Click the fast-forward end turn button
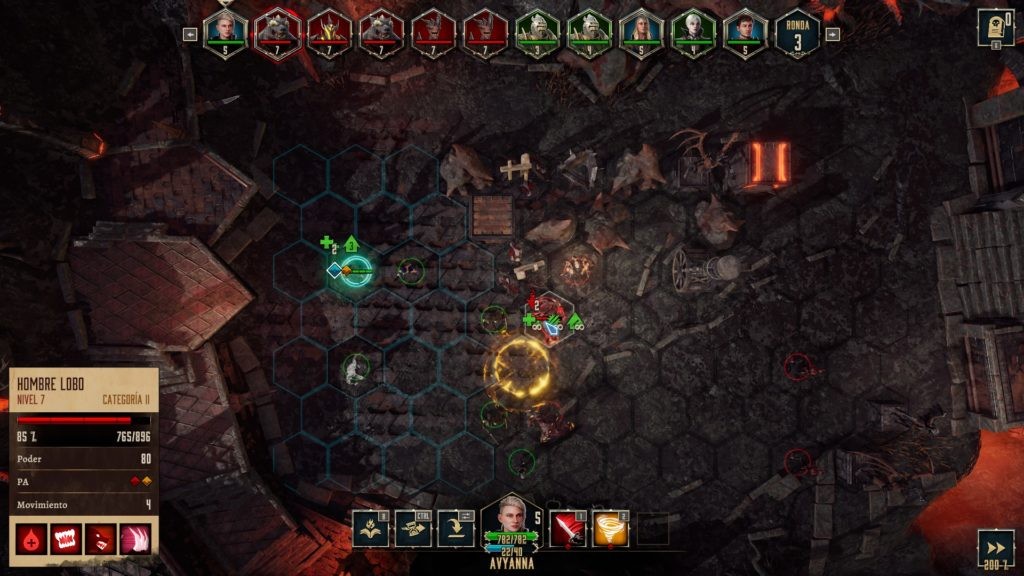 coord(995,547)
